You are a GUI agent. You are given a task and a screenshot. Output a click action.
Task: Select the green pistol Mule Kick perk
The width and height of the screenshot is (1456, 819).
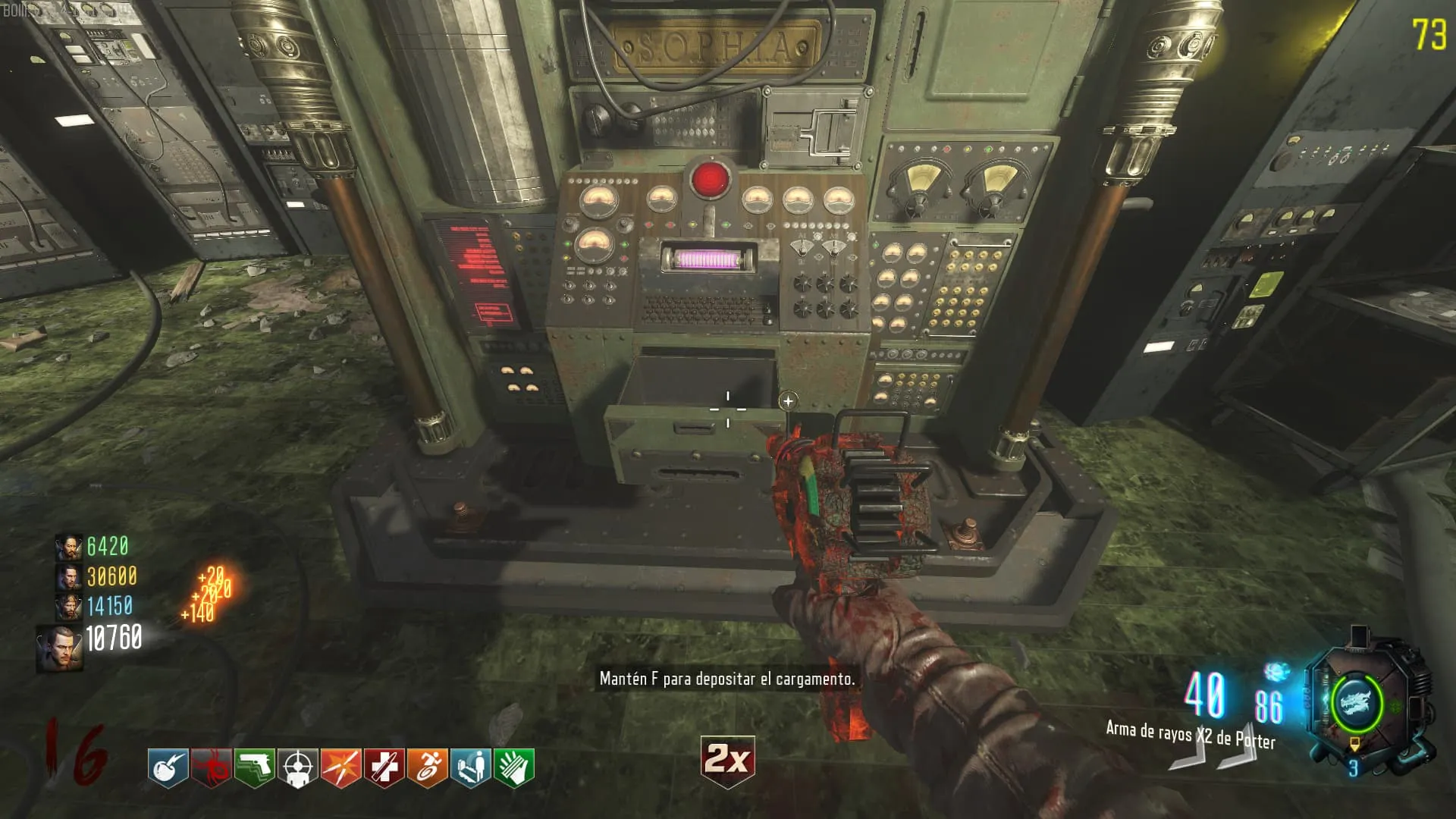pyautogui.click(x=254, y=767)
